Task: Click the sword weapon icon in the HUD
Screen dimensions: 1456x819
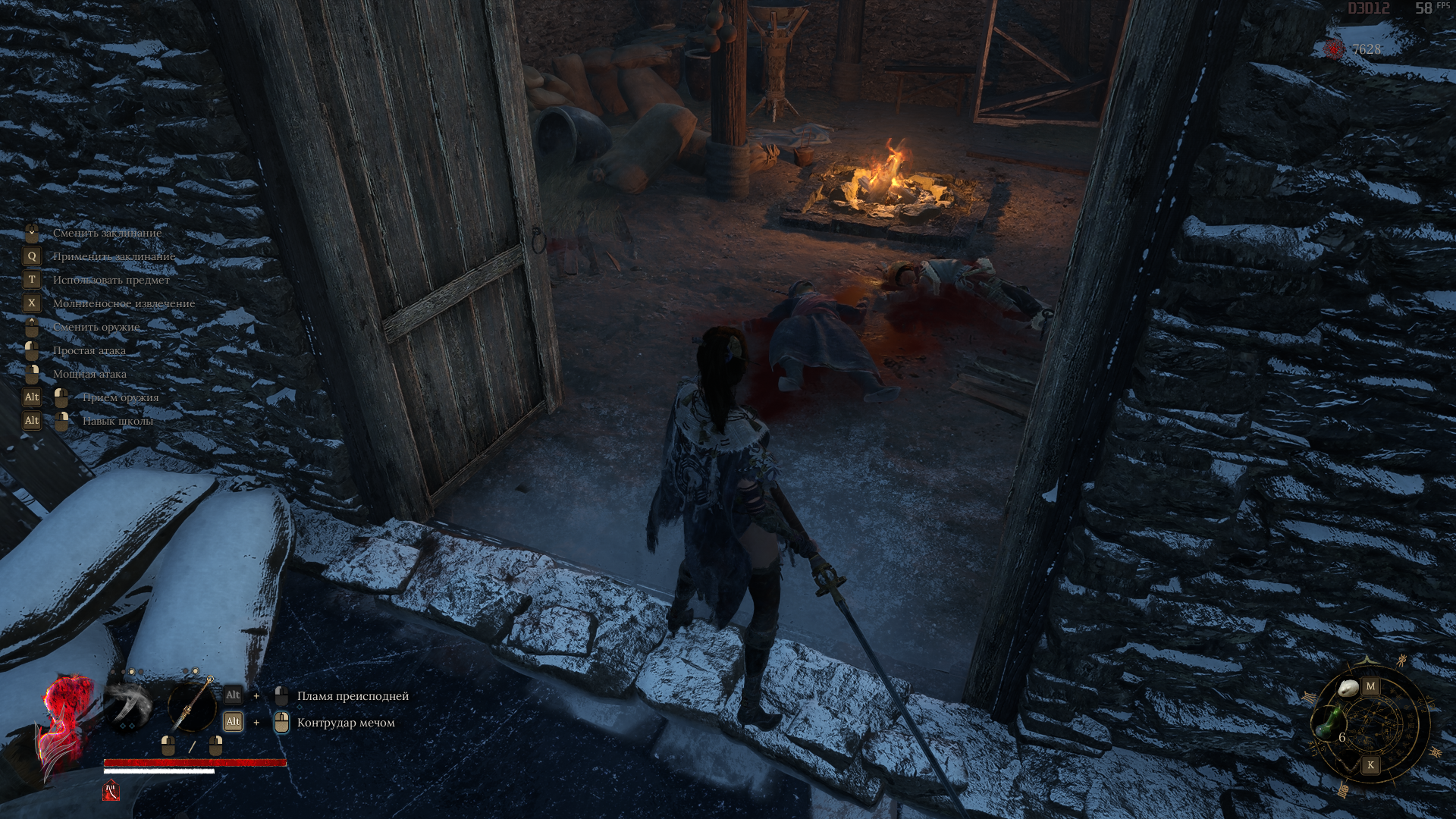Action: [191, 705]
